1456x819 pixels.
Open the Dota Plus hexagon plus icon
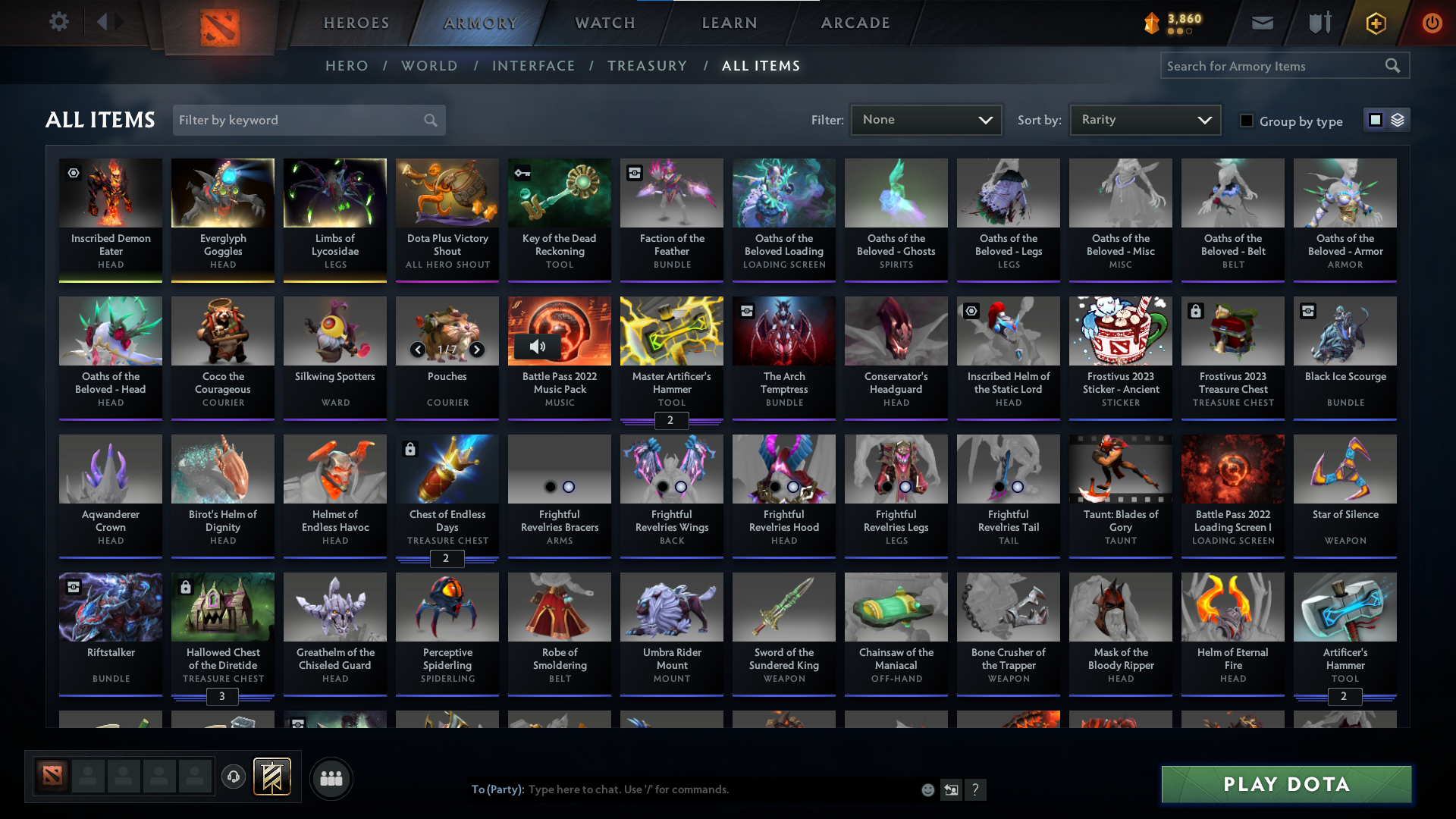coord(1375,23)
